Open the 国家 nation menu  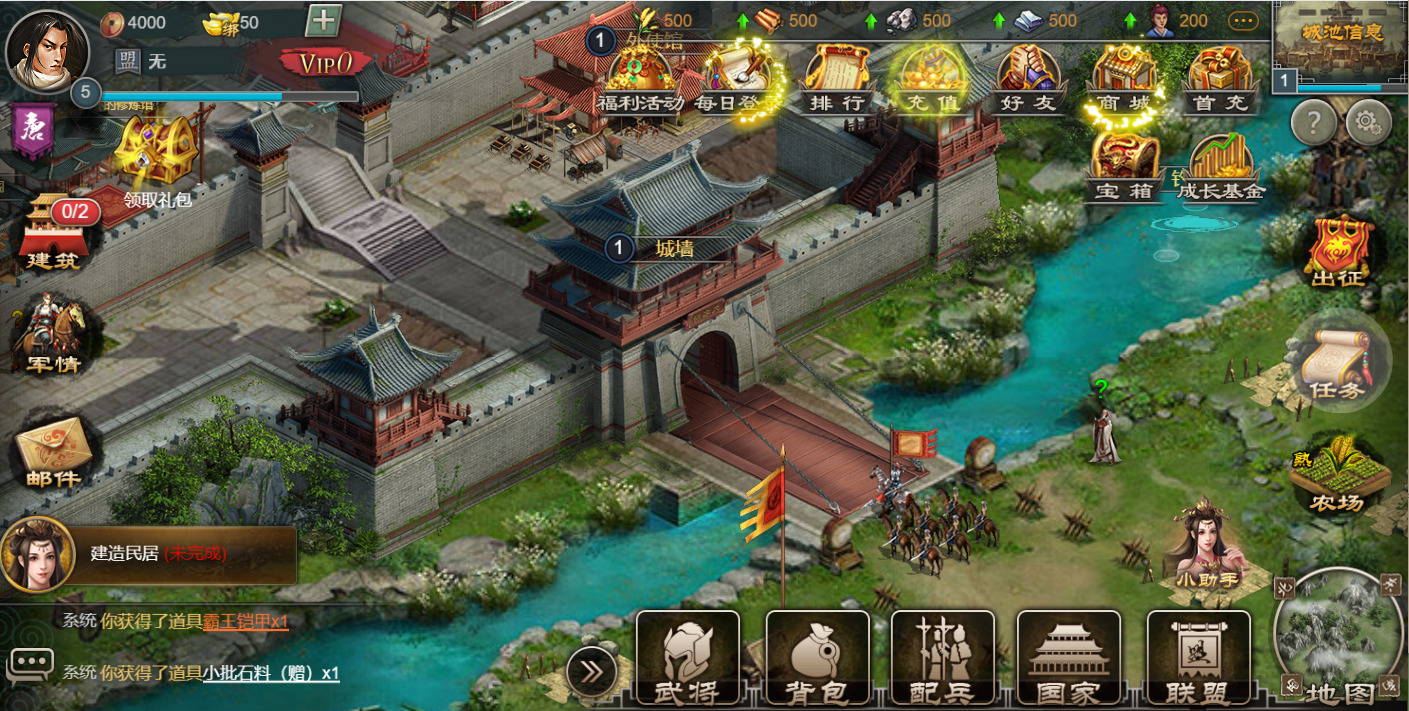[1068, 656]
